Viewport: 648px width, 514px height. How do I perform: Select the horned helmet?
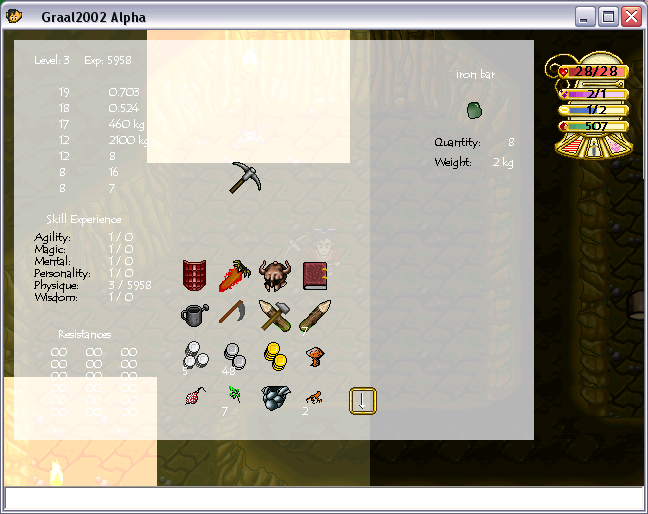click(x=273, y=275)
